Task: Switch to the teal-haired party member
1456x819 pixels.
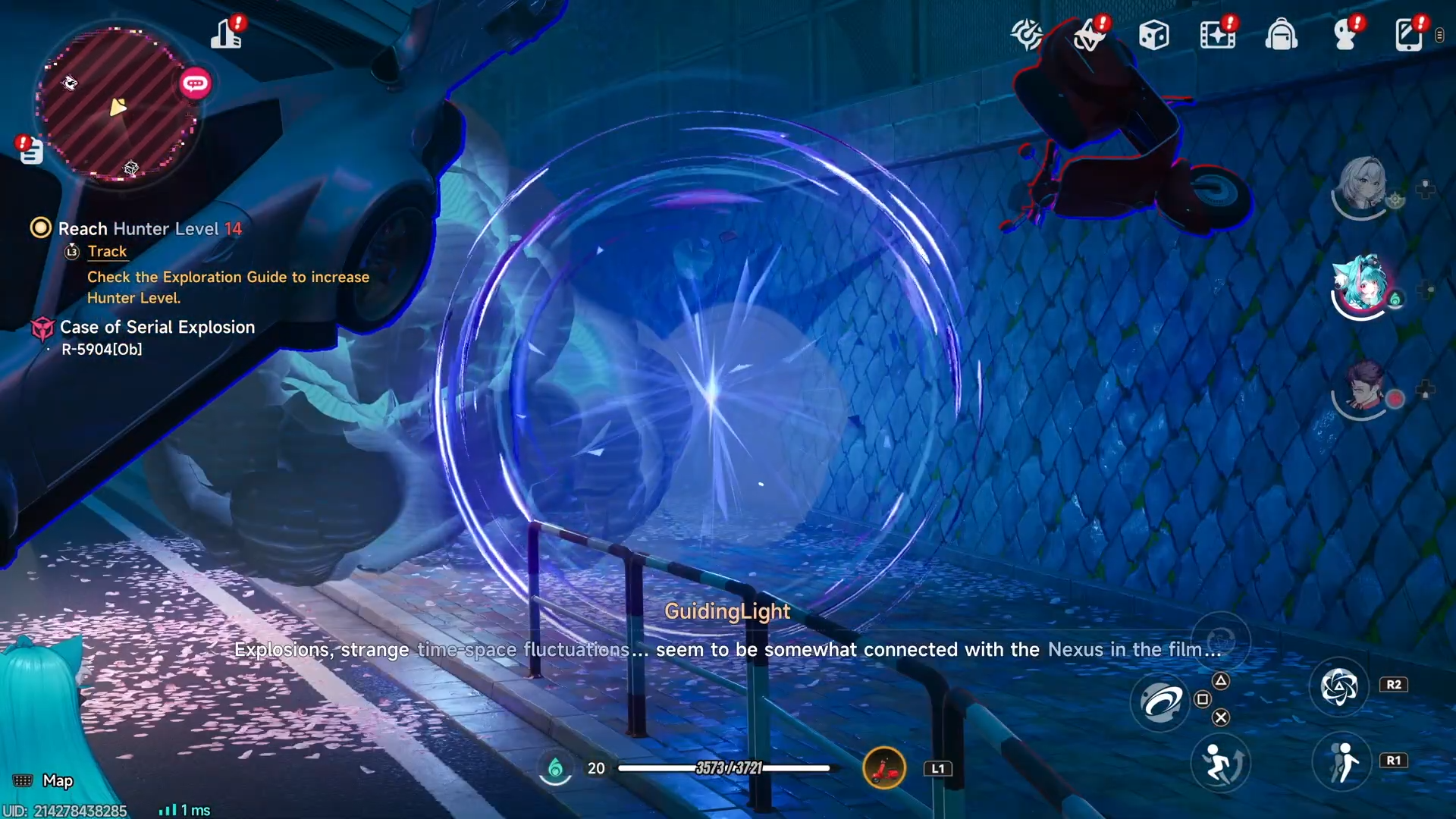Action: (1362, 285)
